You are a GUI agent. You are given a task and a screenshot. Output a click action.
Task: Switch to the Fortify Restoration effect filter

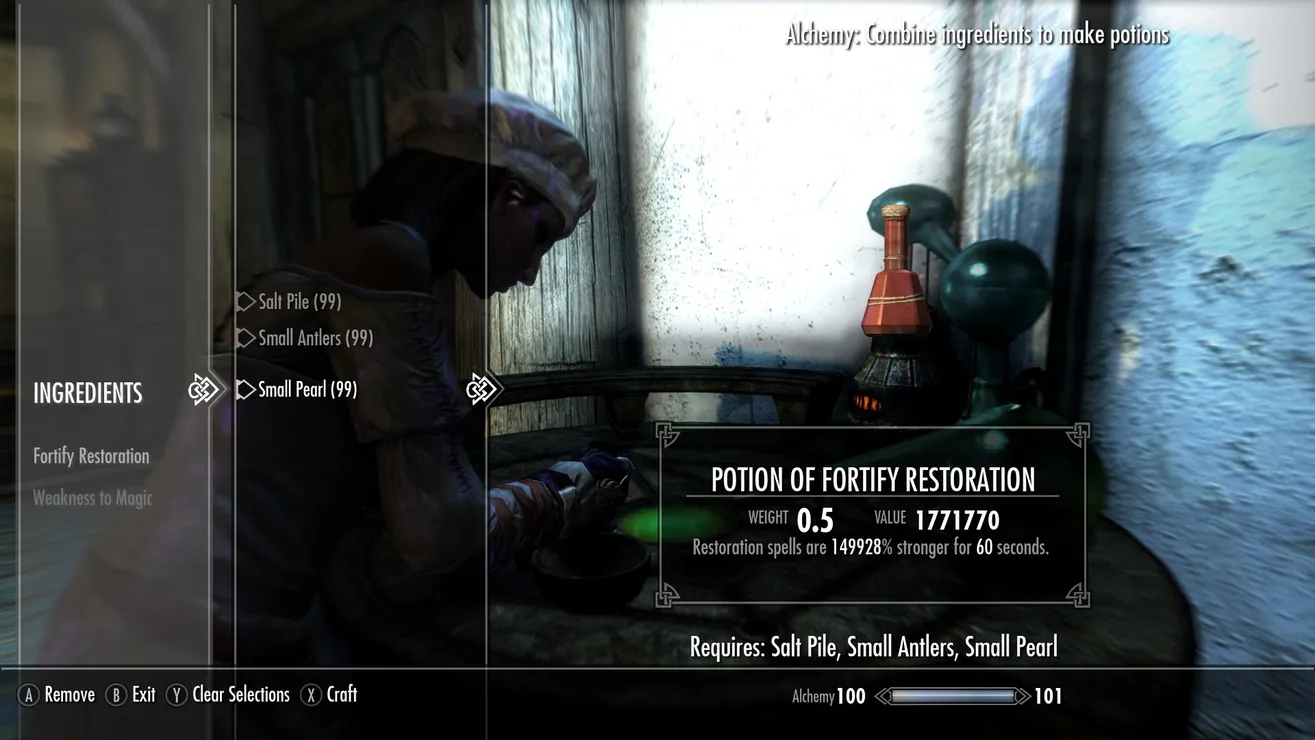point(91,456)
